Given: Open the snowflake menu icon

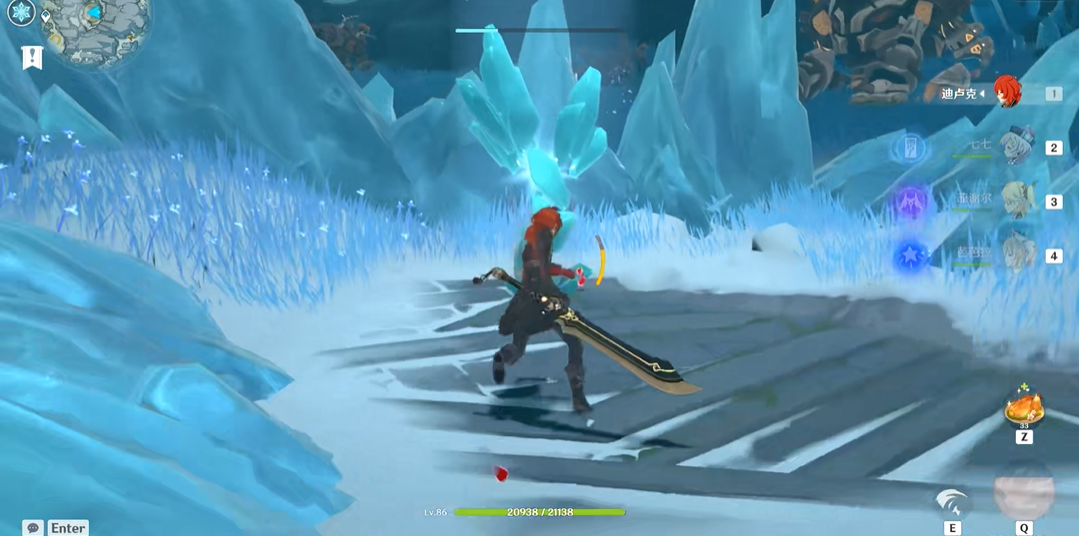Looking at the screenshot, I should pyautogui.click(x=21, y=12).
